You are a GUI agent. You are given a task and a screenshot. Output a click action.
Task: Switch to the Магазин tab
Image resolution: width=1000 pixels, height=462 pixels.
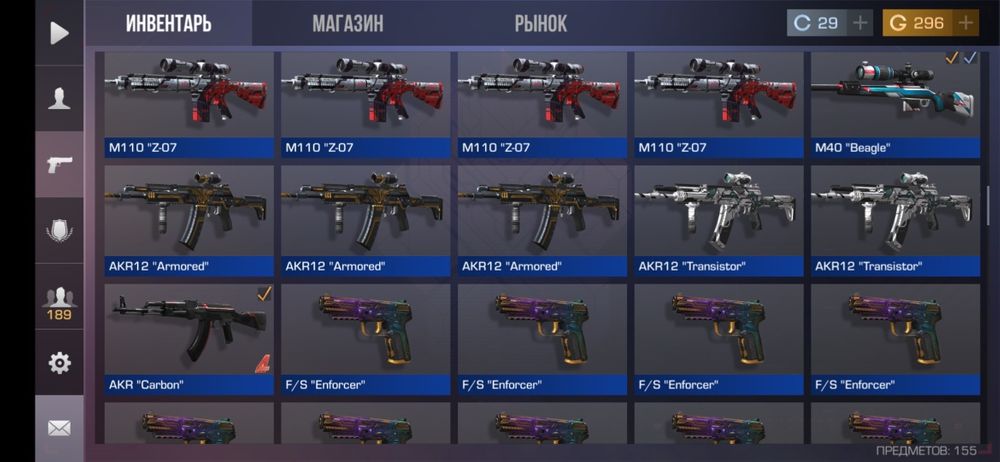coord(347,24)
